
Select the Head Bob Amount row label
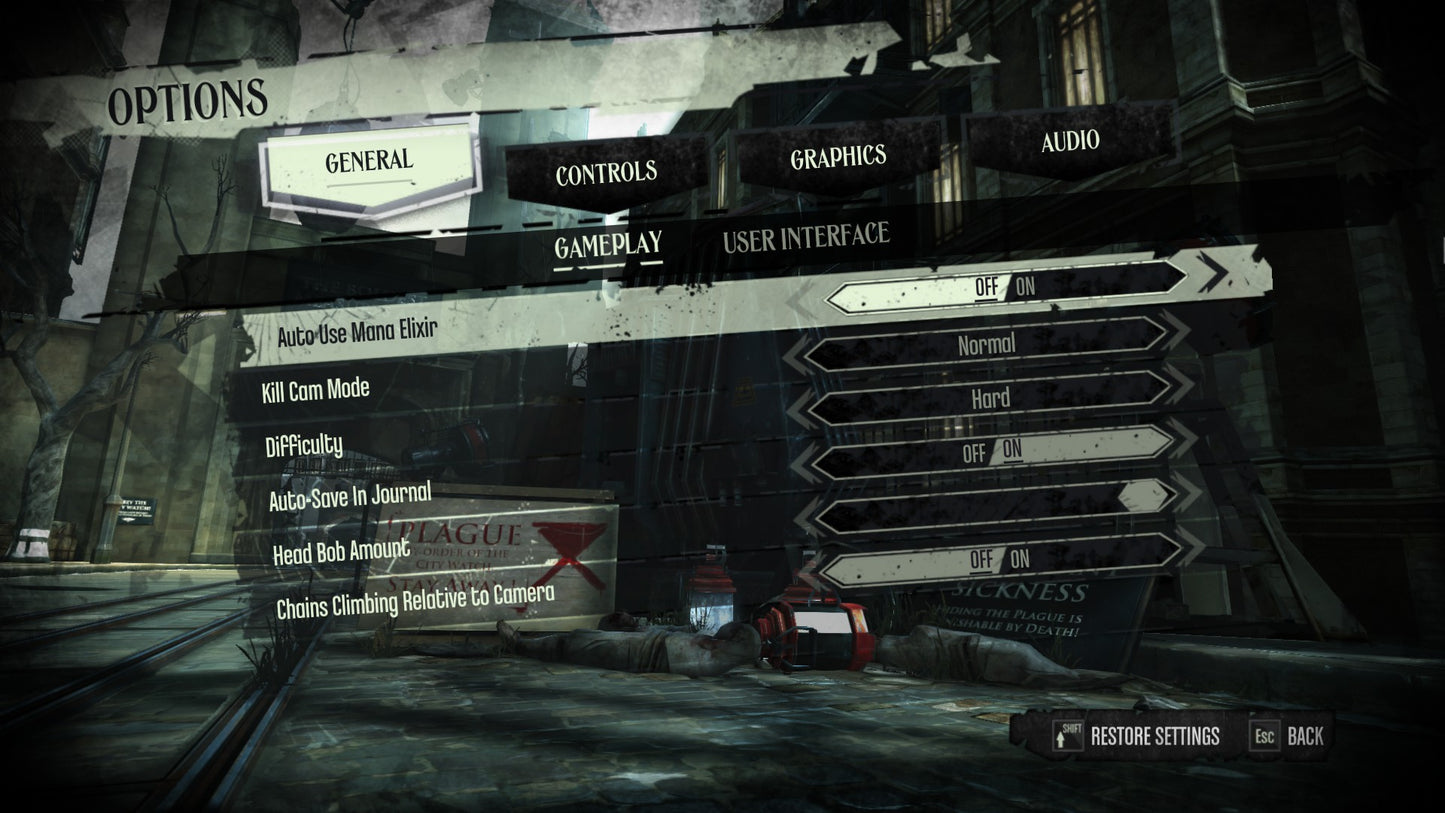(341, 550)
